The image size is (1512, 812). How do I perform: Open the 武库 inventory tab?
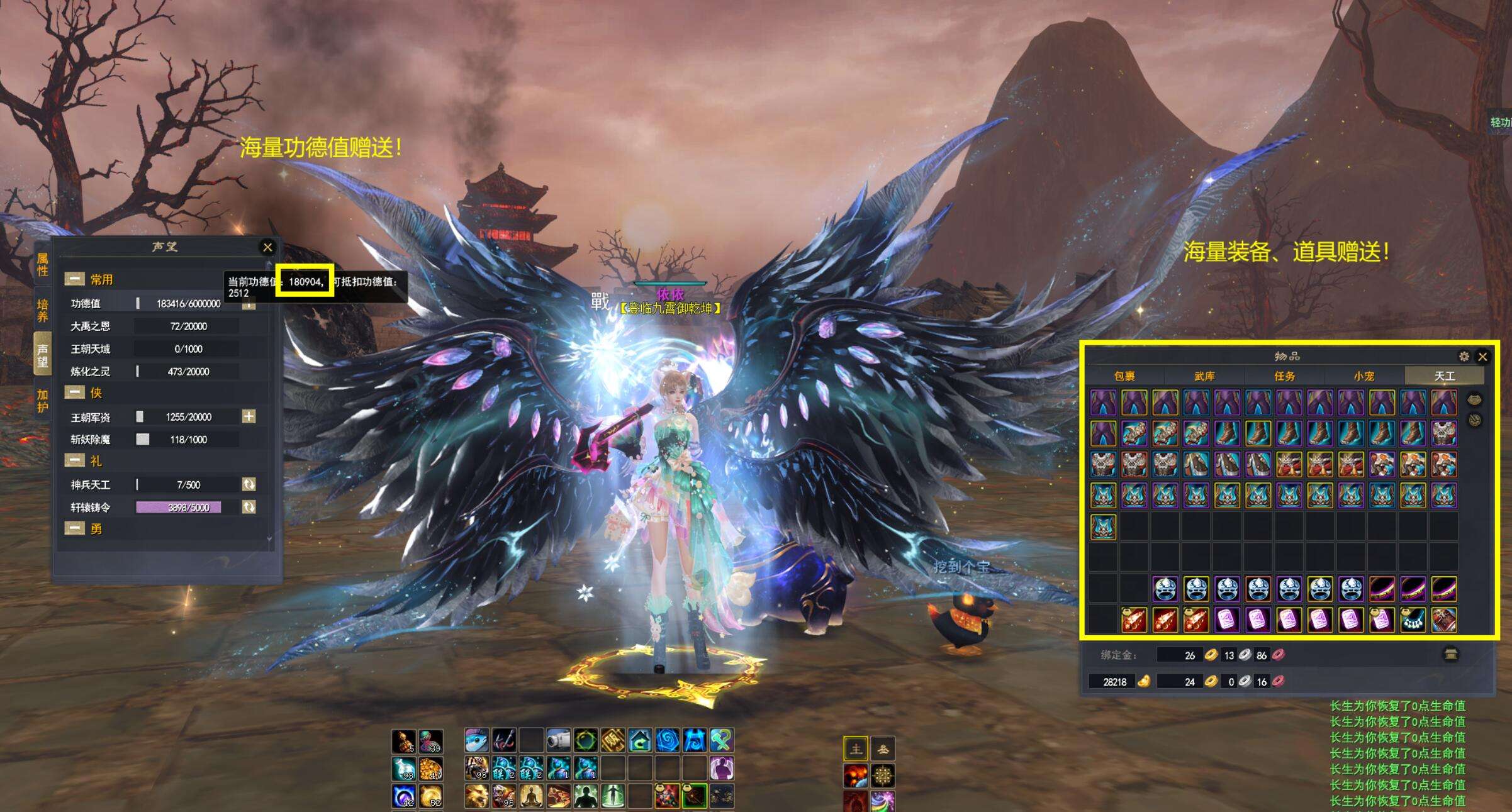[x=1204, y=376]
